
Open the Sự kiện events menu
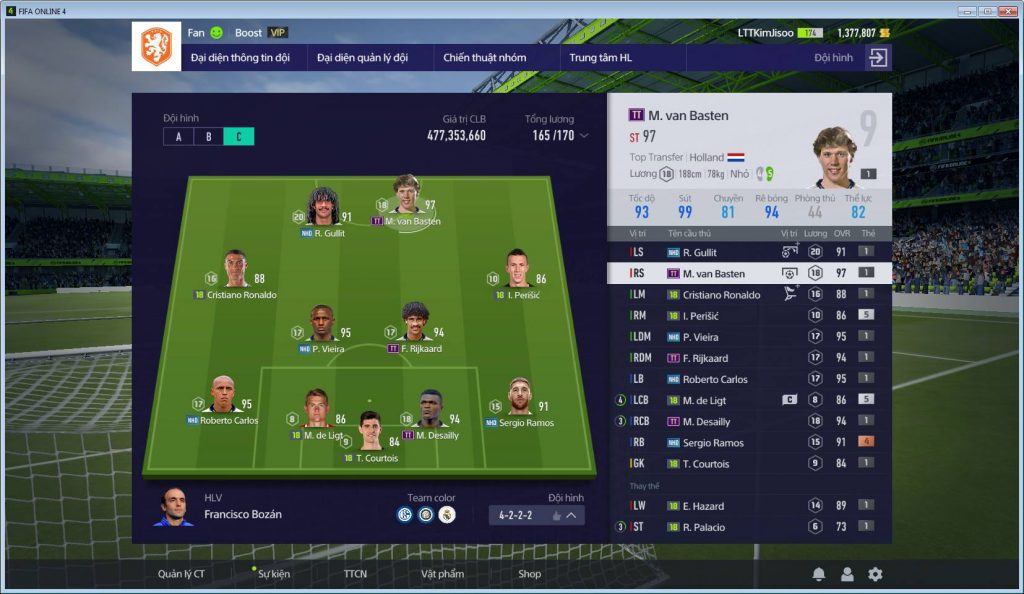tap(273, 574)
